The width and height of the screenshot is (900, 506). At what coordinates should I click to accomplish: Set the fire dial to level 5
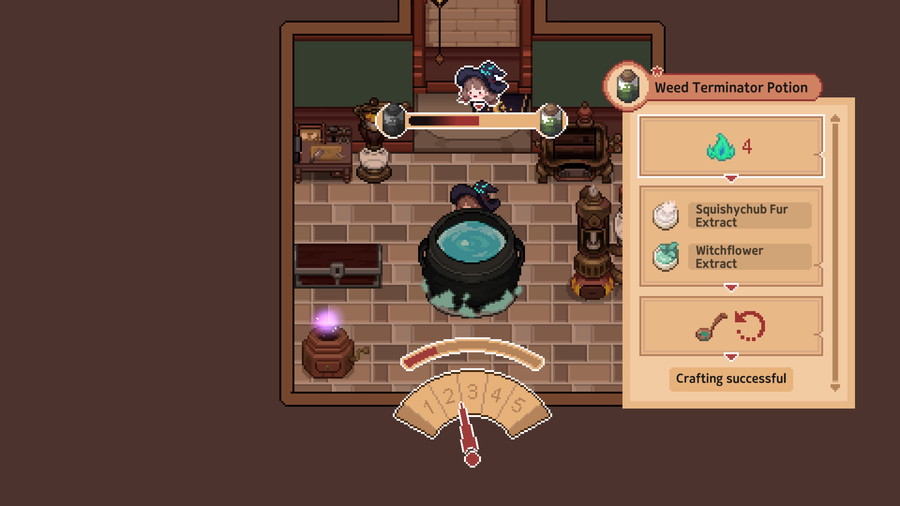coord(517,406)
